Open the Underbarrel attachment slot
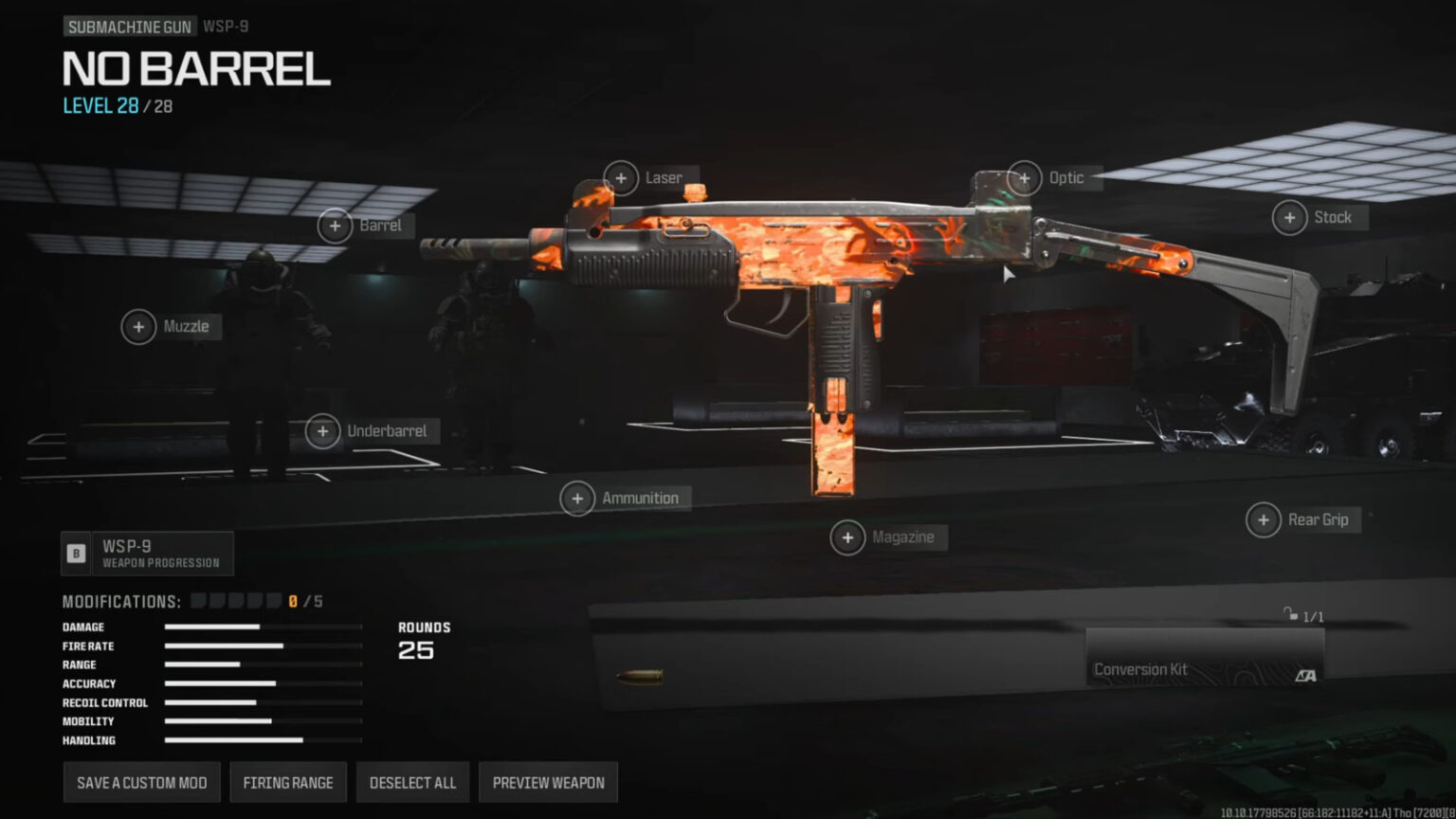 [322, 430]
